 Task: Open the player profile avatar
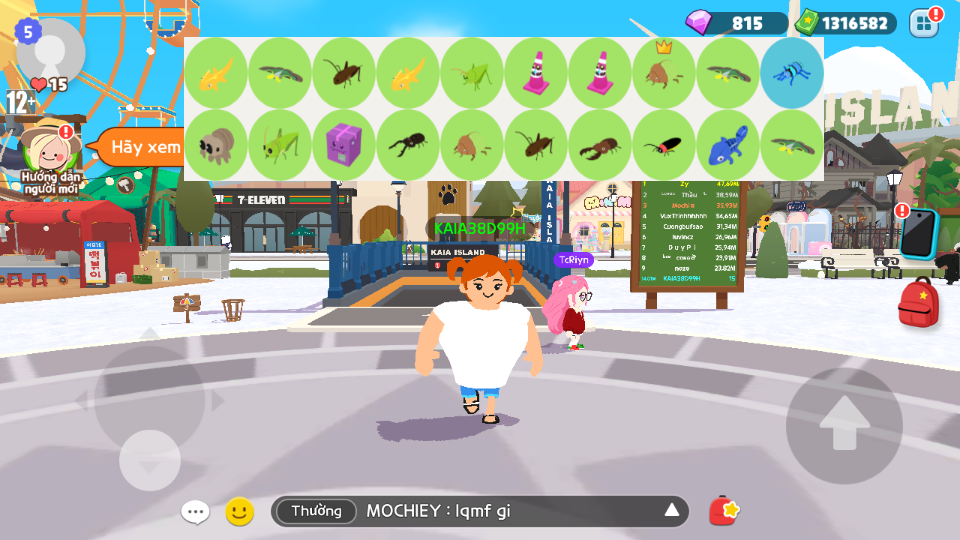pos(51,52)
